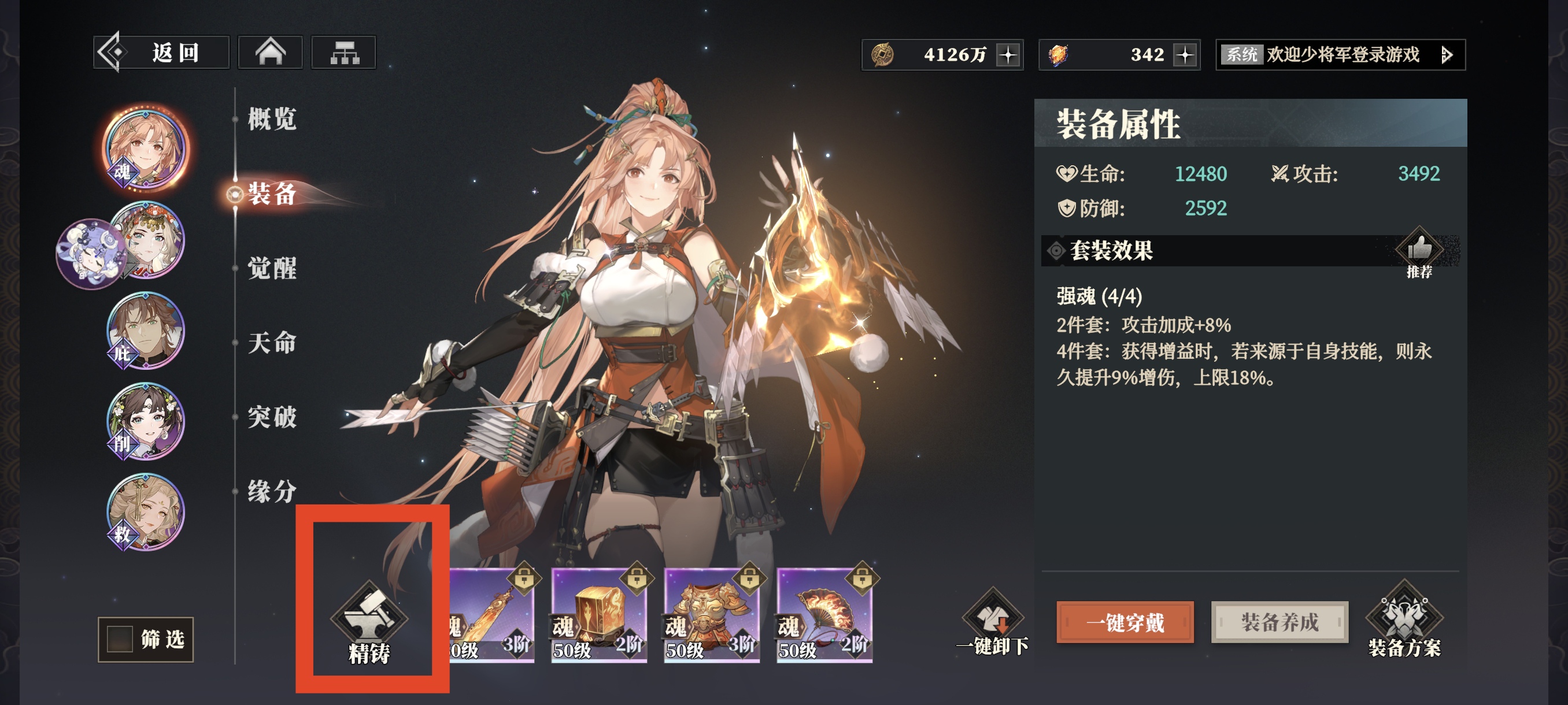The width and height of the screenshot is (1568, 705).
Task: Open the 装备方案 loadout plans
Action: click(1404, 621)
